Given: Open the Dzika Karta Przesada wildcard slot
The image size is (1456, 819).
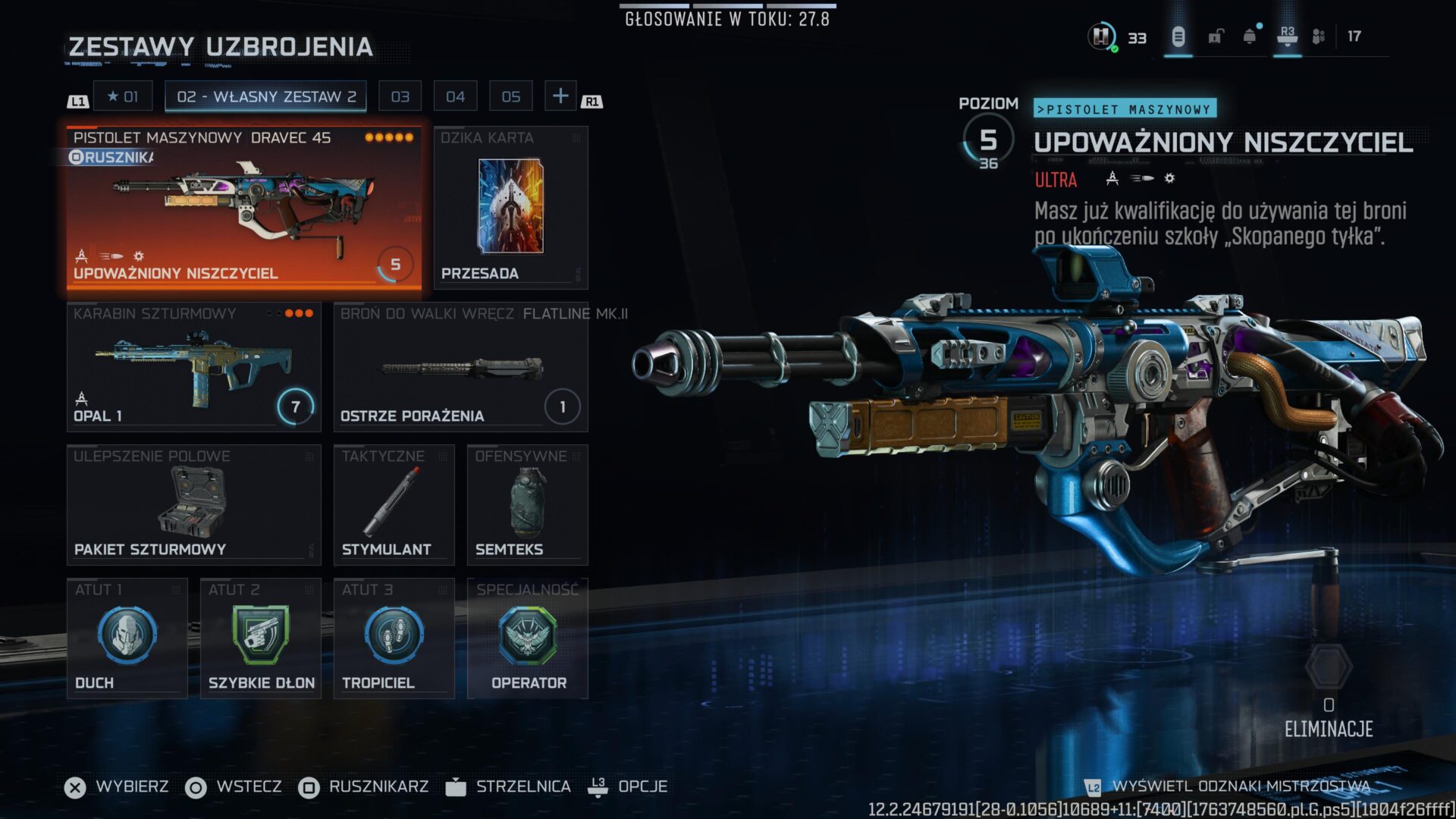Looking at the screenshot, I should click(510, 208).
